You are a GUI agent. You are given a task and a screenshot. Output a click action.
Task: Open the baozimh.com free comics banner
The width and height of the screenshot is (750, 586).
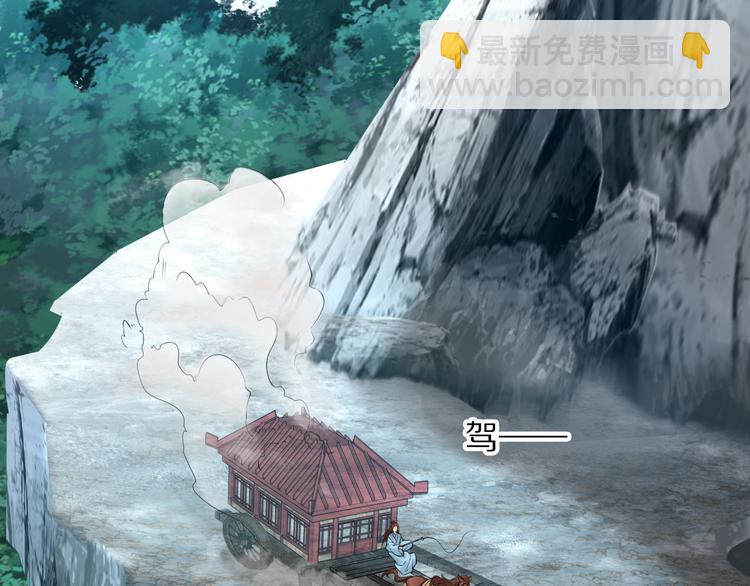[574, 65]
